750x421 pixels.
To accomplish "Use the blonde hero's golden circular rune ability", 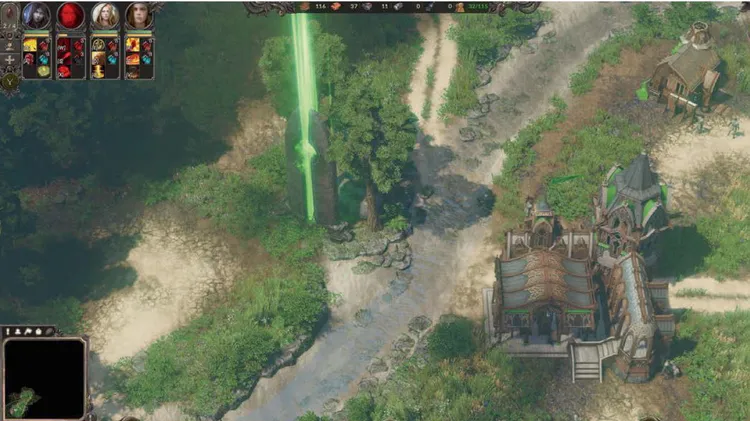I will click(x=98, y=45).
